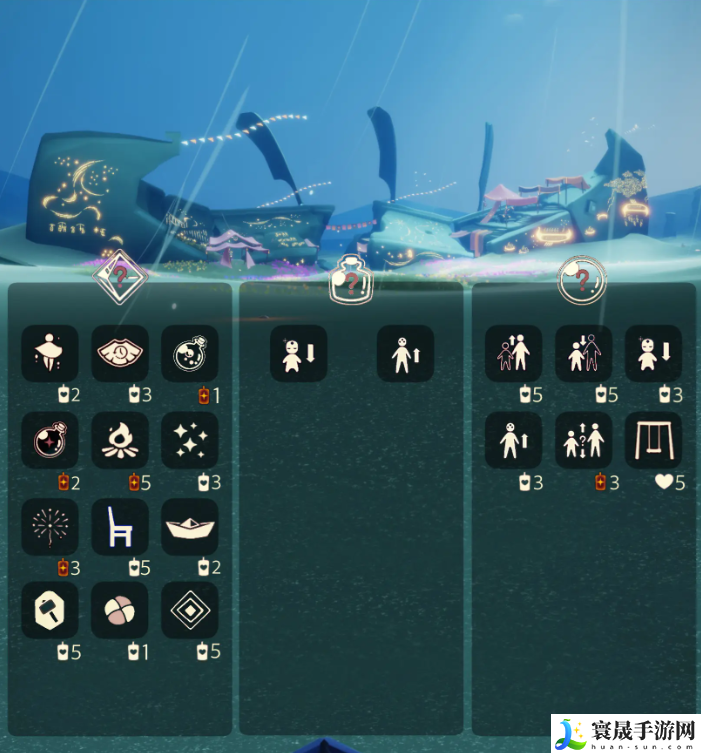The image size is (701, 753).
Task: Select the paired figures down arrow spell
Action: 584,353
